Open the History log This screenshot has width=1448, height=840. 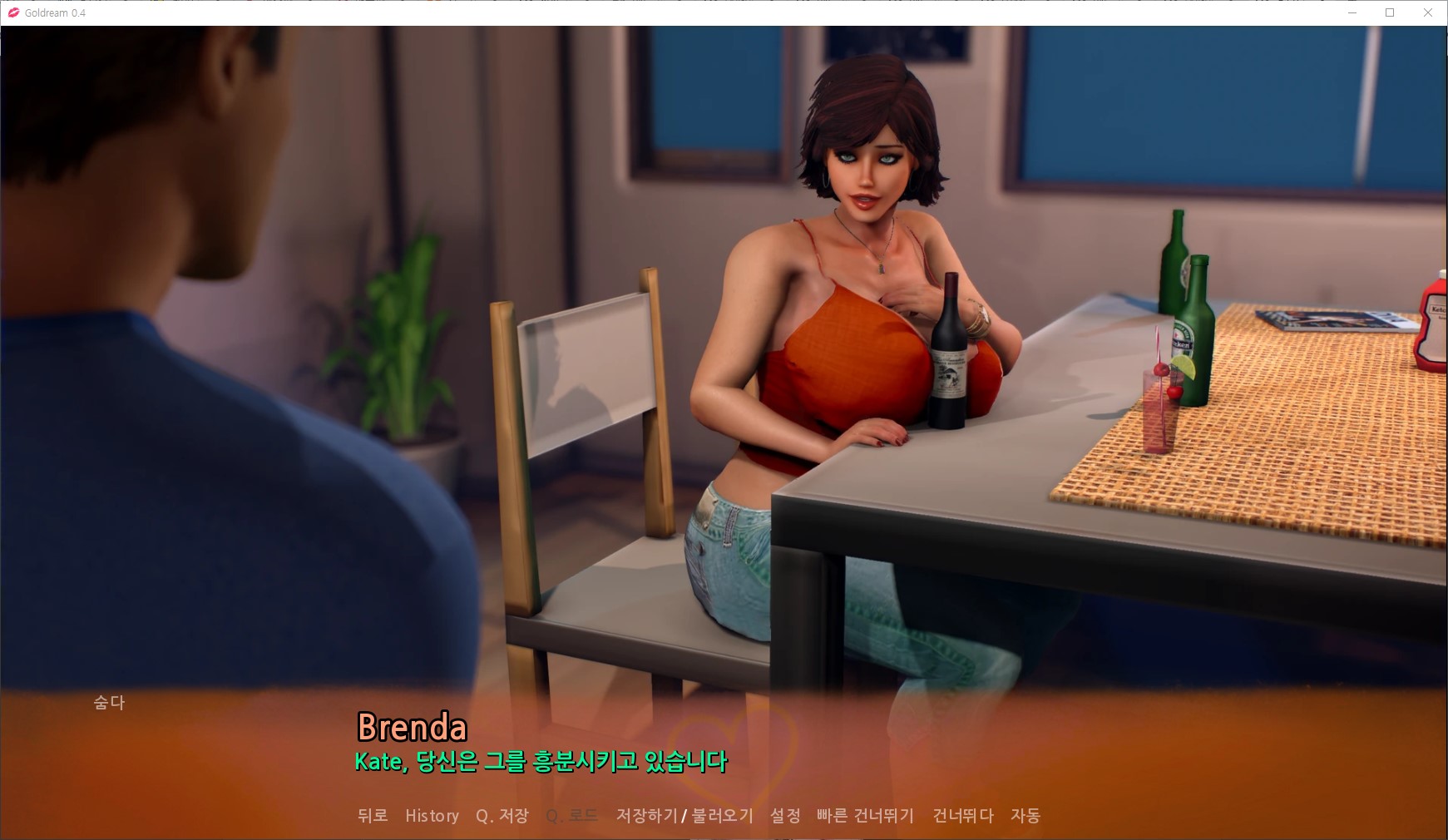(432, 816)
